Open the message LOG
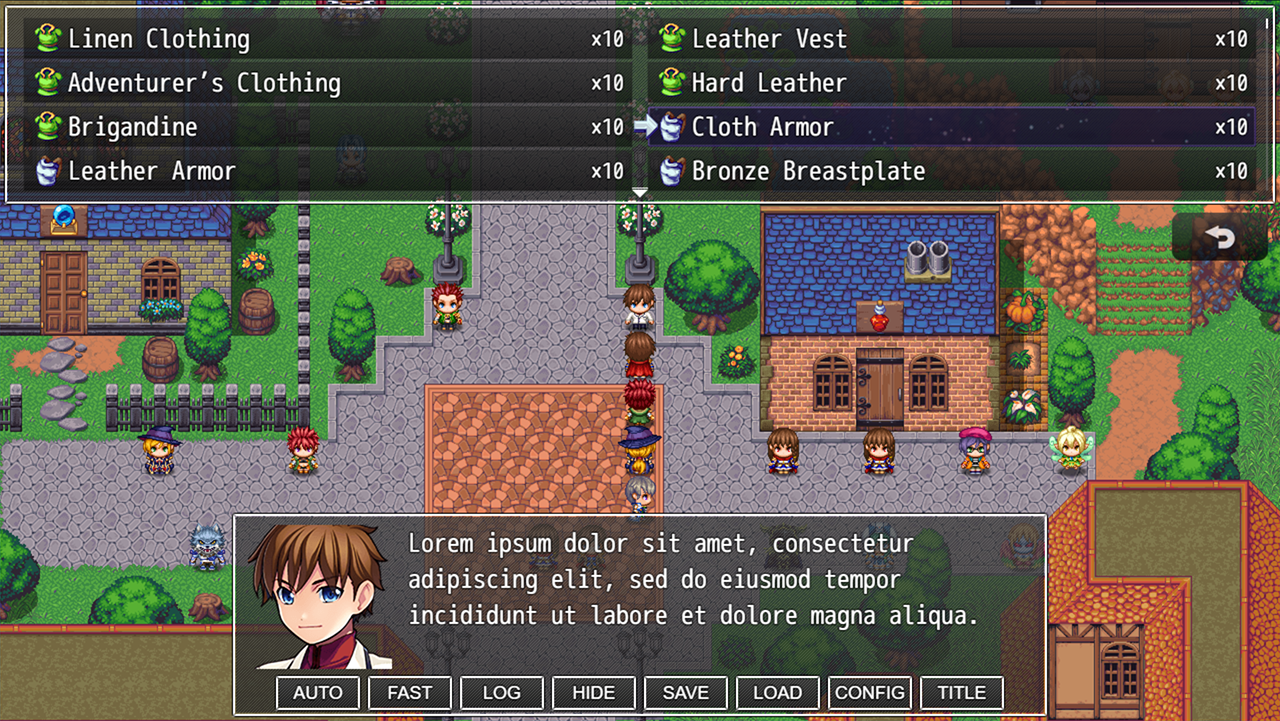Image resolution: width=1280 pixels, height=721 pixels. coord(502,692)
